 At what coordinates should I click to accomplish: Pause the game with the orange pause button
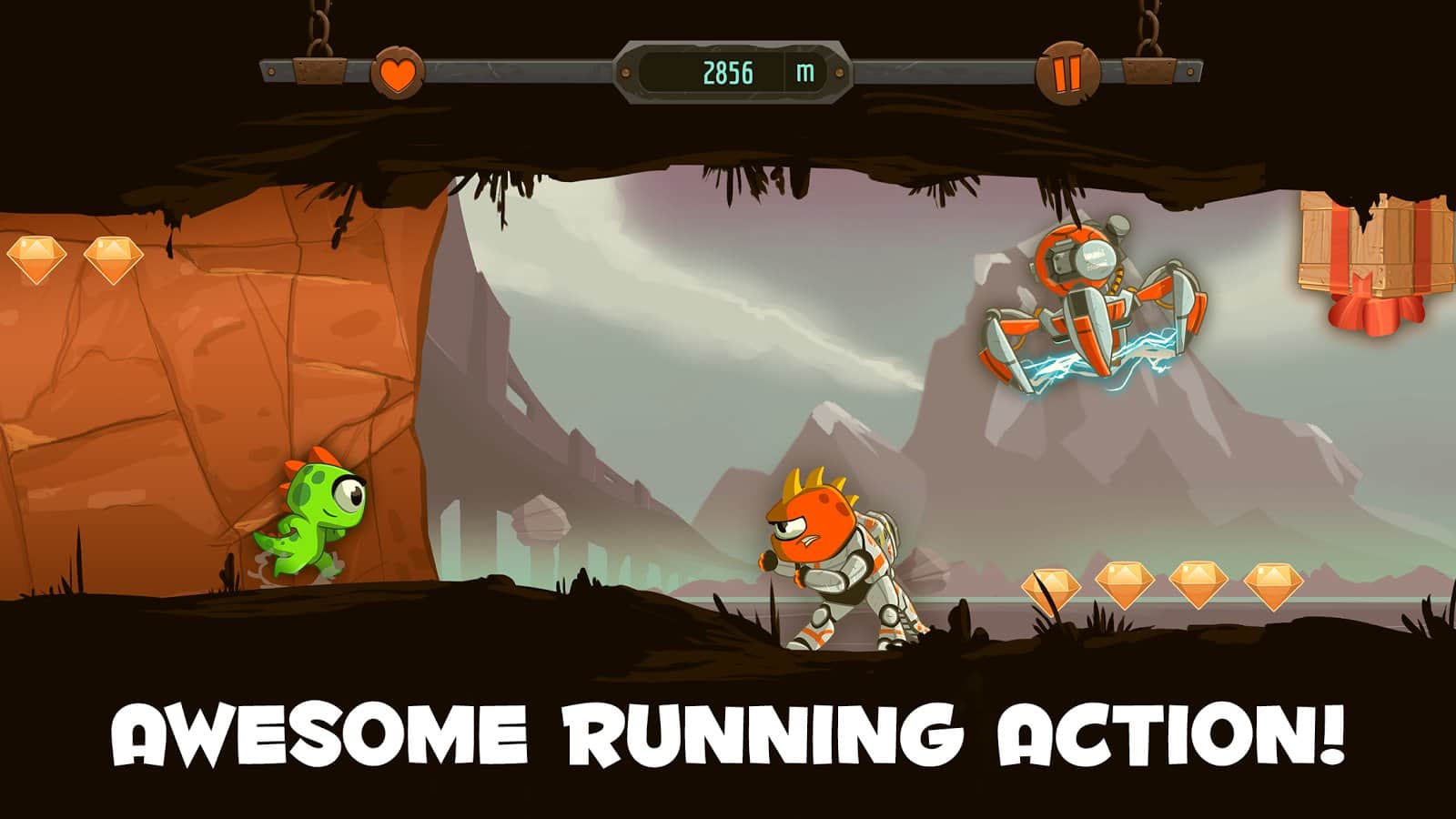(x=1067, y=73)
